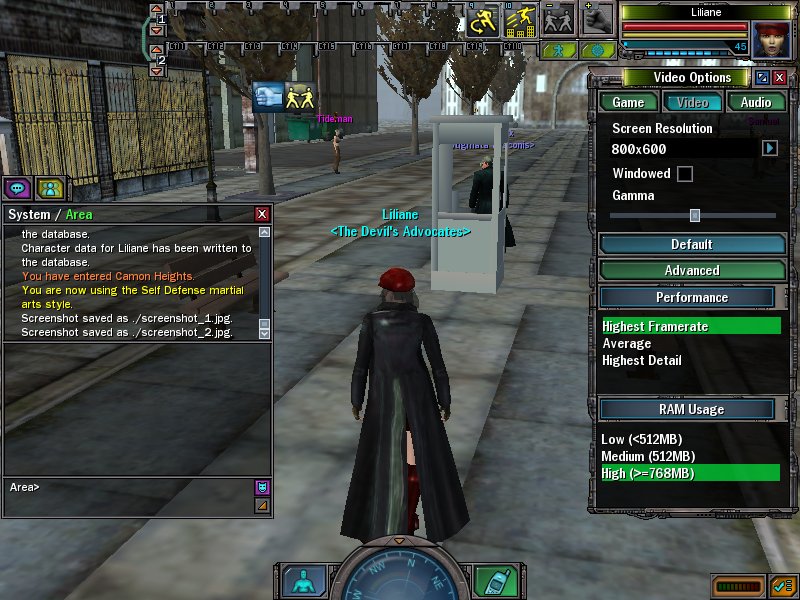Viewport: 800px width, 600px height.
Task: Open the cell phone icon
Action: 490,581
